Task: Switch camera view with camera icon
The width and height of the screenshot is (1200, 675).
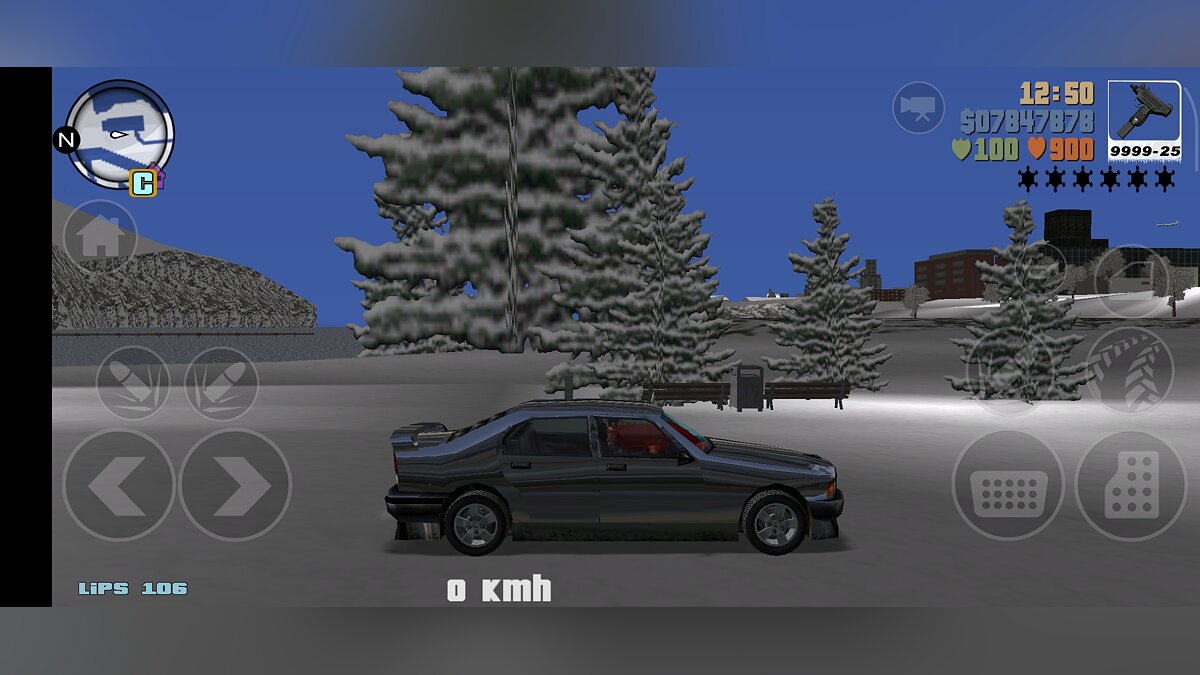Action: pos(918,106)
